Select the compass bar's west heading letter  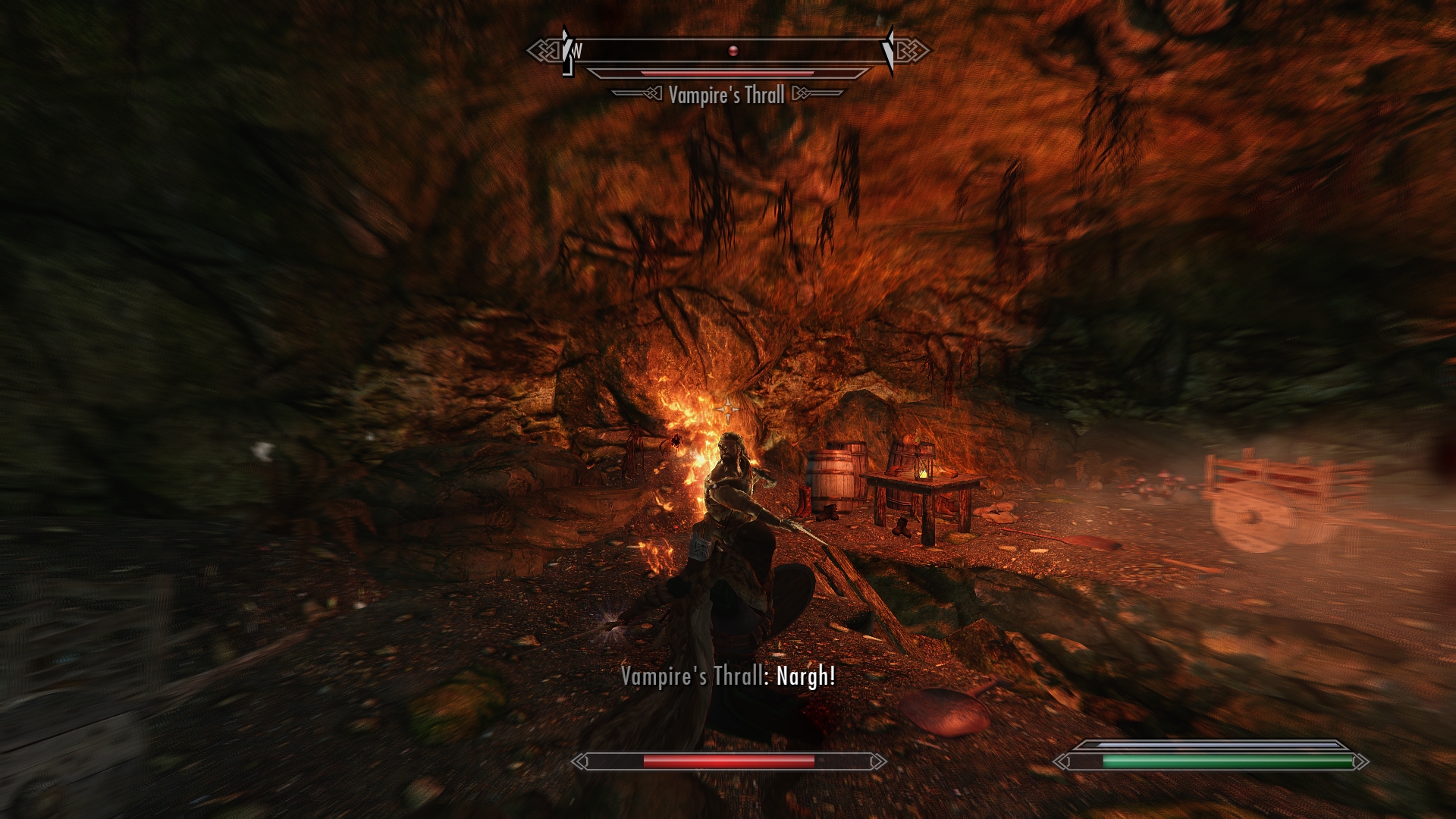pos(578,52)
